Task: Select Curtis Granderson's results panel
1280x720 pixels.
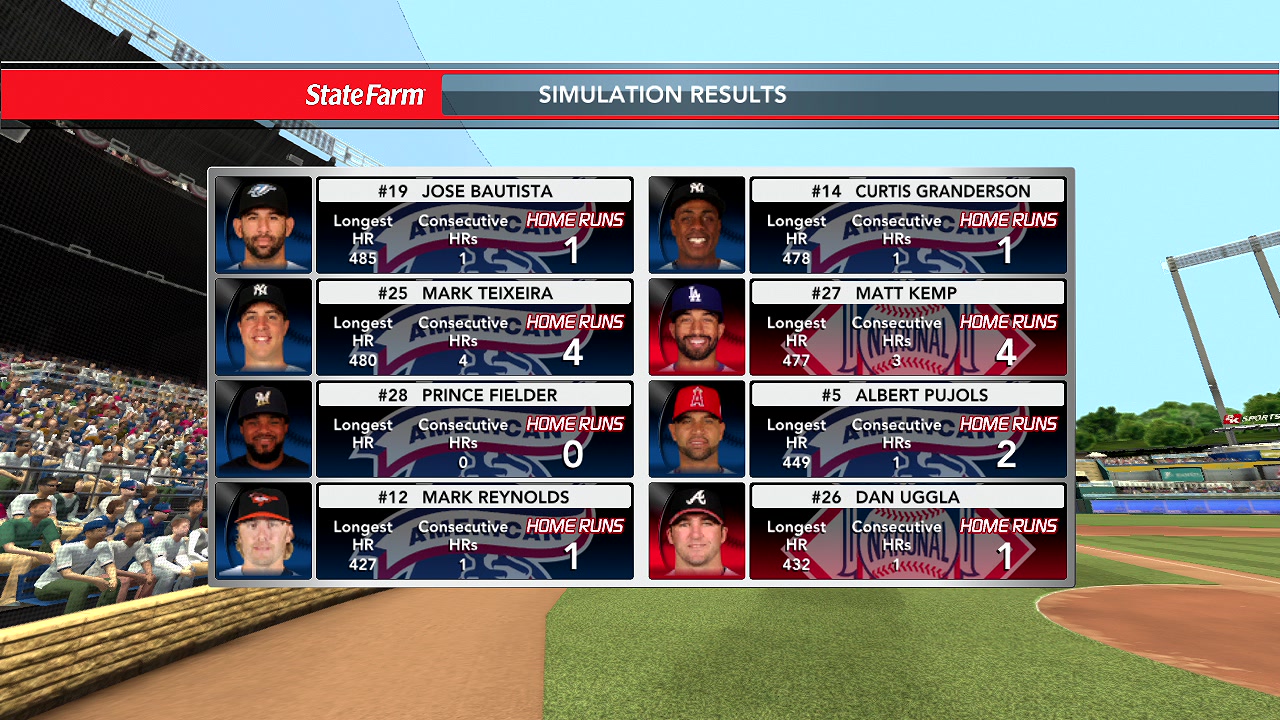Action: coord(907,226)
